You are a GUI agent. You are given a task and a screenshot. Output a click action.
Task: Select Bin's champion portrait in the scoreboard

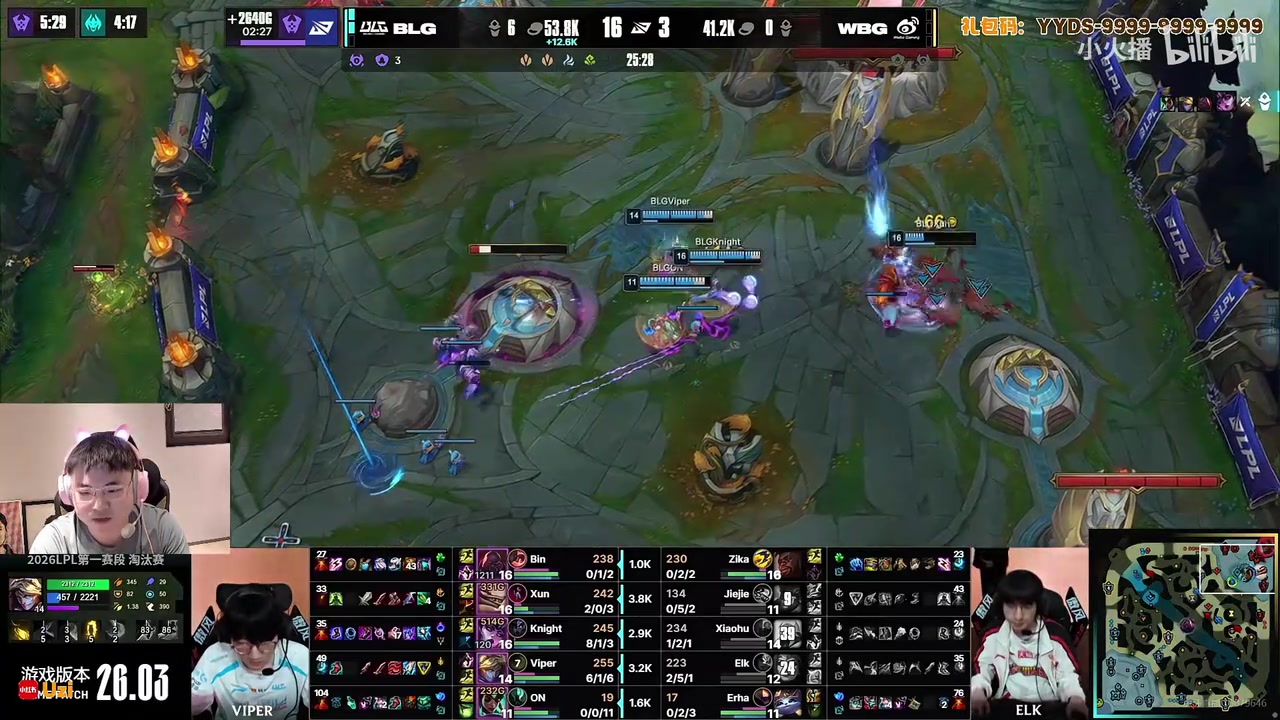click(492, 565)
